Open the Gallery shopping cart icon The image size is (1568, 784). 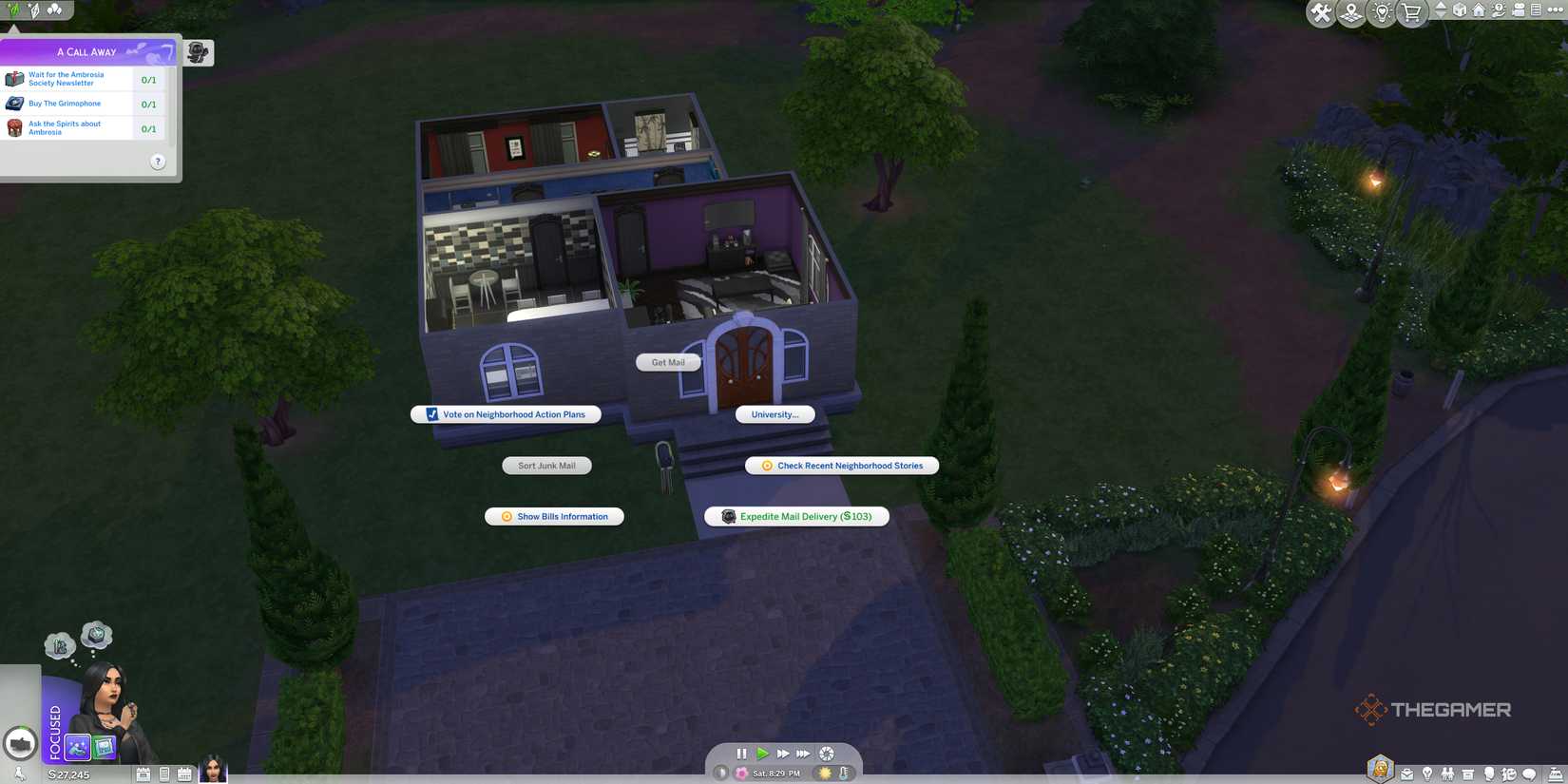(1410, 12)
